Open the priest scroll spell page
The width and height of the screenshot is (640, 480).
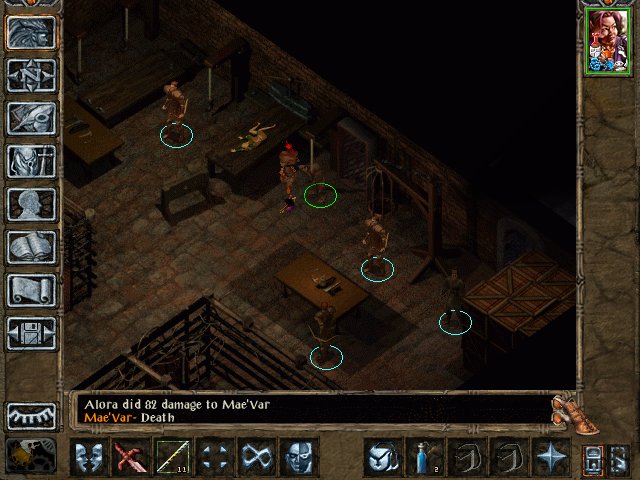(x=32, y=290)
